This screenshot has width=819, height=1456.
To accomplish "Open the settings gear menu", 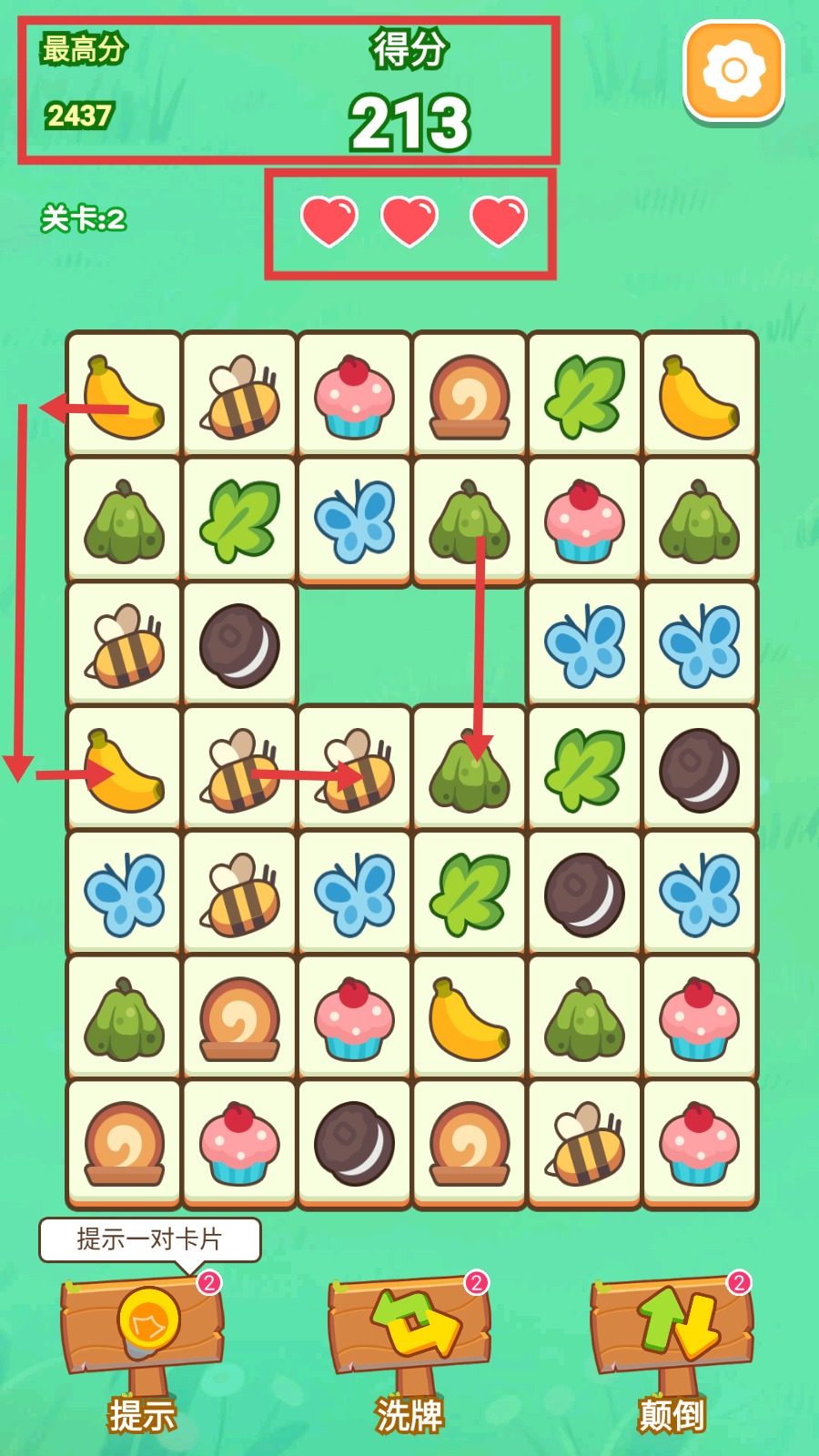I will (x=733, y=71).
